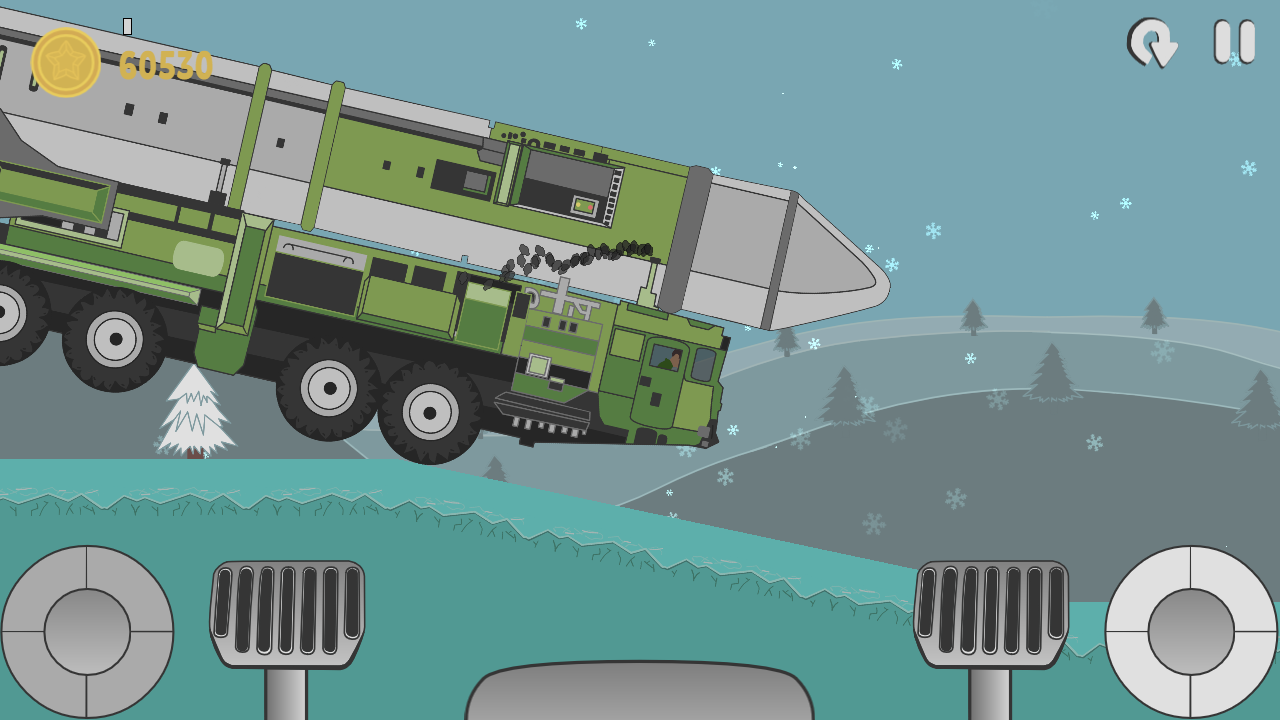Screen dimensions: 1280x720
Task: Tap the restart level icon
Action: pos(1152,44)
